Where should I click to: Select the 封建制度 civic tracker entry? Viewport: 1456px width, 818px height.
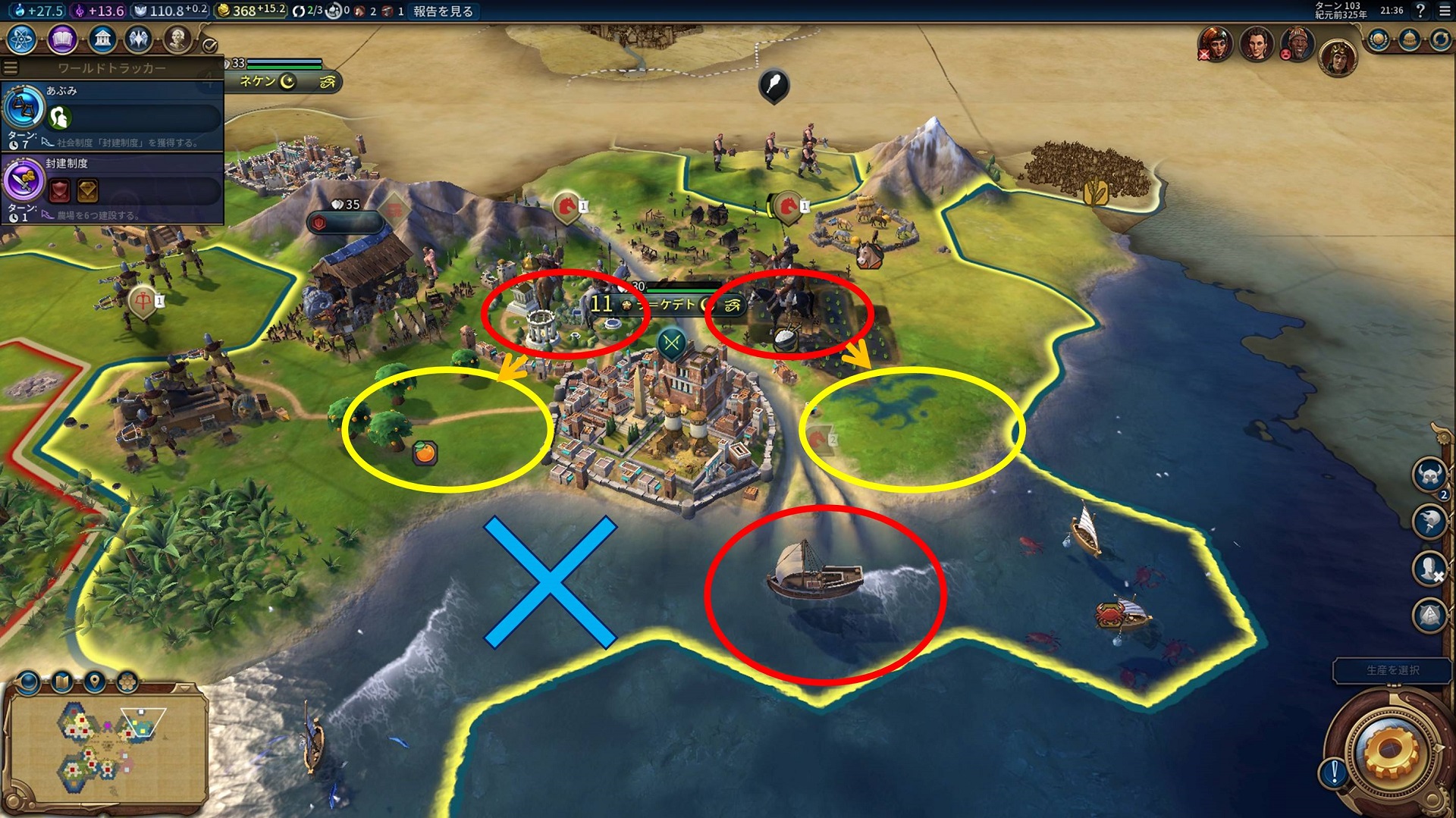[x=112, y=188]
